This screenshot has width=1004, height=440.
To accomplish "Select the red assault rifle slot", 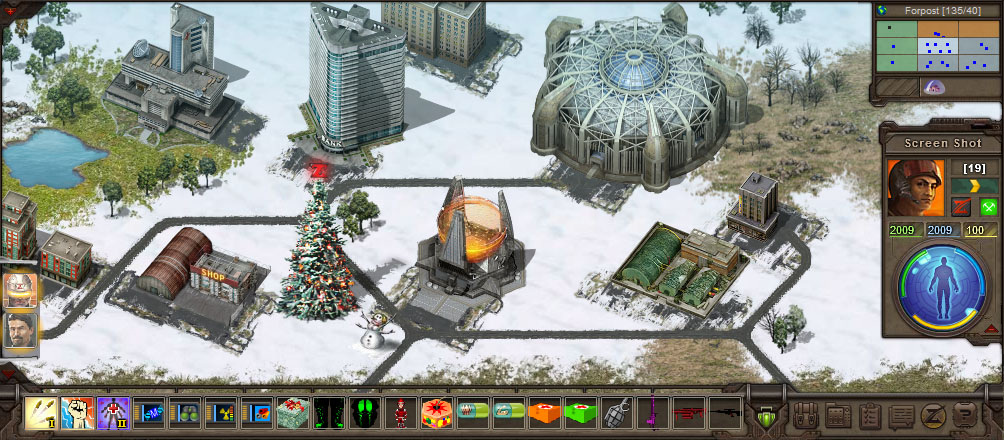I will click(687, 411).
